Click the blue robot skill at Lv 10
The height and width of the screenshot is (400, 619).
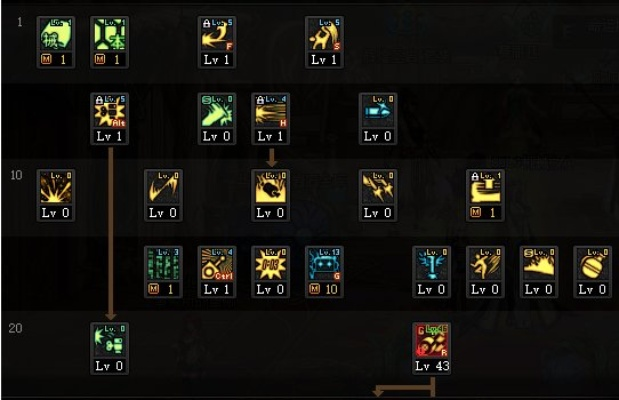pos(324,264)
